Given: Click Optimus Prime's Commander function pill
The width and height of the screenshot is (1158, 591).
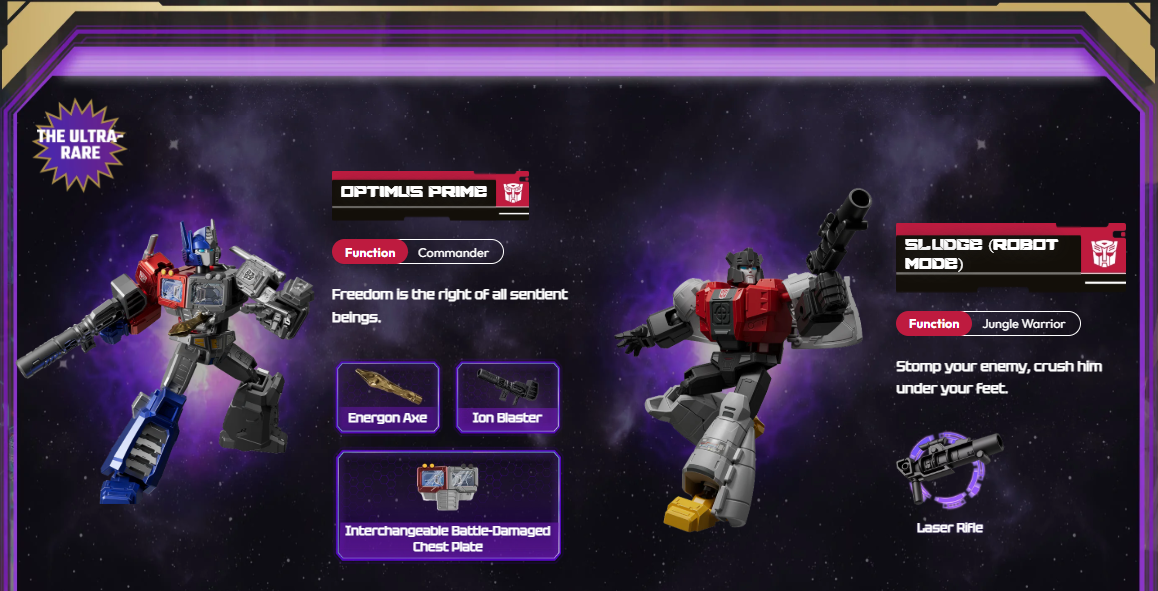Looking at the screenshot, I should pos(418,252).
